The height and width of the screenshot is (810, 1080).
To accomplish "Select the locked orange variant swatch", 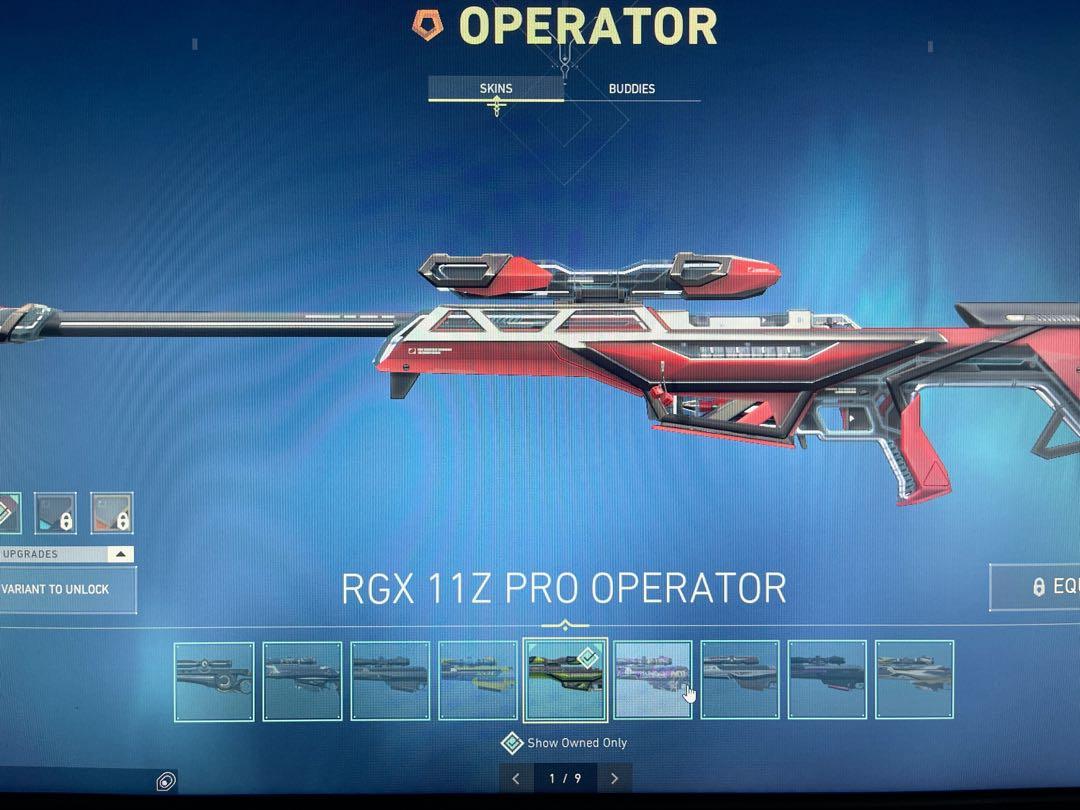I will (x=111, y=512).
